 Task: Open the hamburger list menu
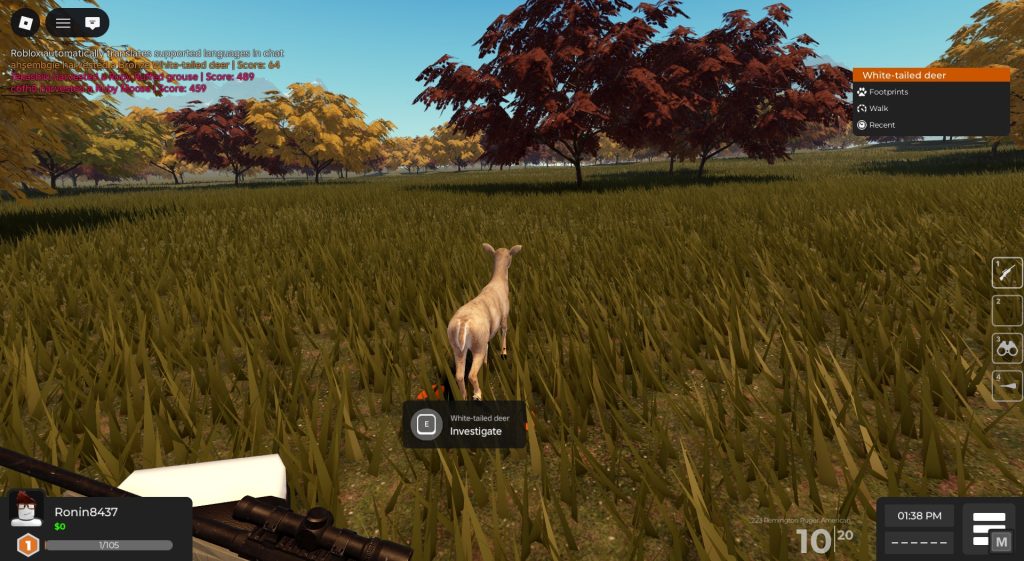[x=63, y=22]
